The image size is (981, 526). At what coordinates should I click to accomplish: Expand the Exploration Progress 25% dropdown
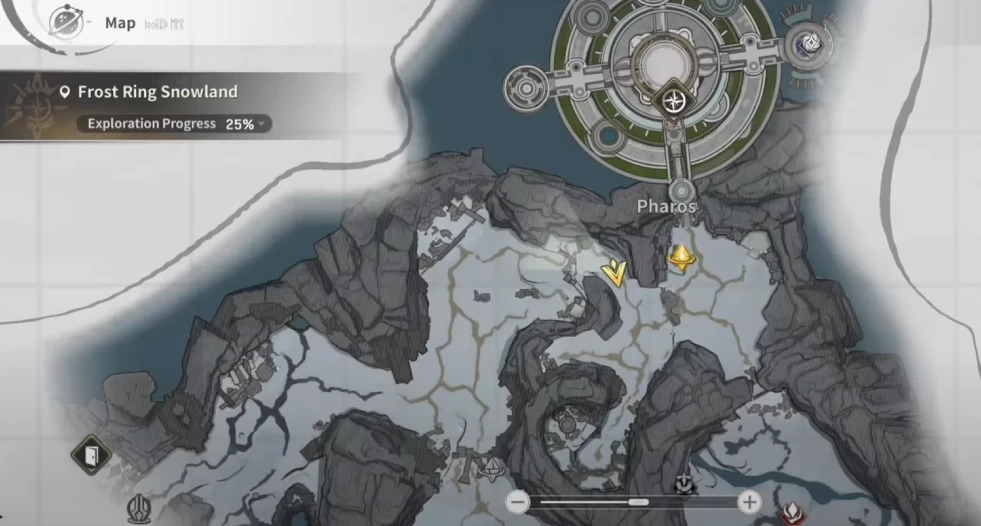click(x=262, y=124)
